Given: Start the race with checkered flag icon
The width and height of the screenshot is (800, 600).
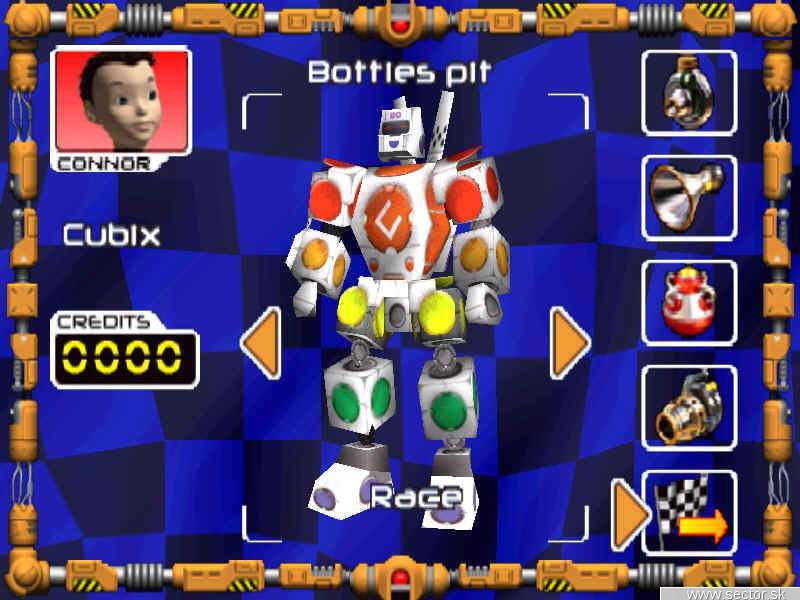Looking at the screenshot, I should [689, 512].
